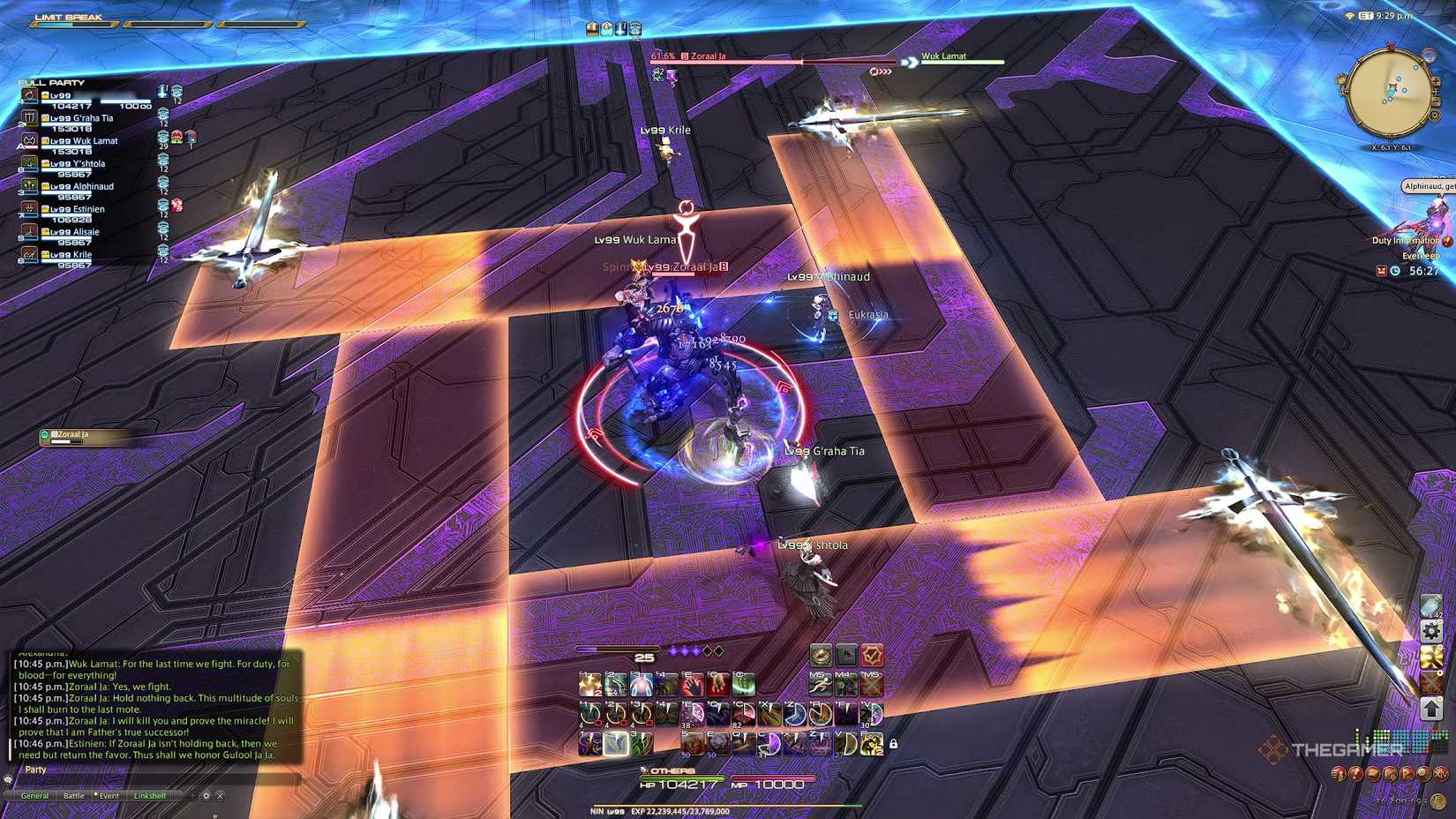The height and width of the screenshot is (819, 1456).
Task: Open the chat log settings gear
Action: click(206, 796)
